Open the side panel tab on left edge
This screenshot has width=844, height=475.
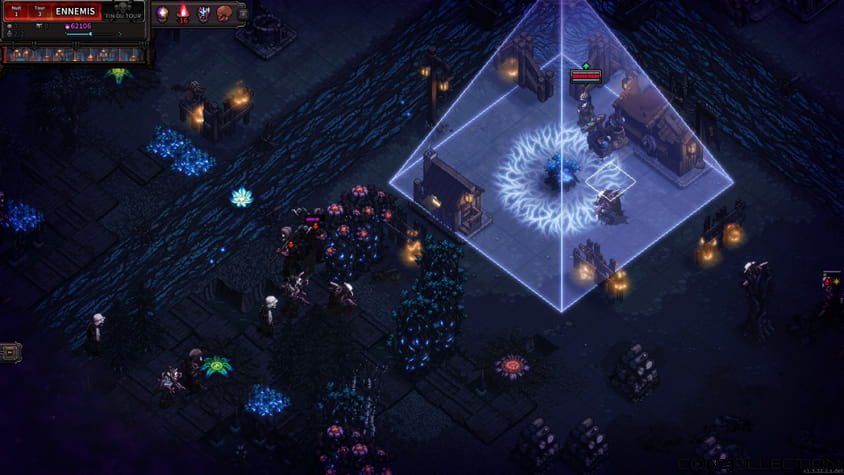10,352
